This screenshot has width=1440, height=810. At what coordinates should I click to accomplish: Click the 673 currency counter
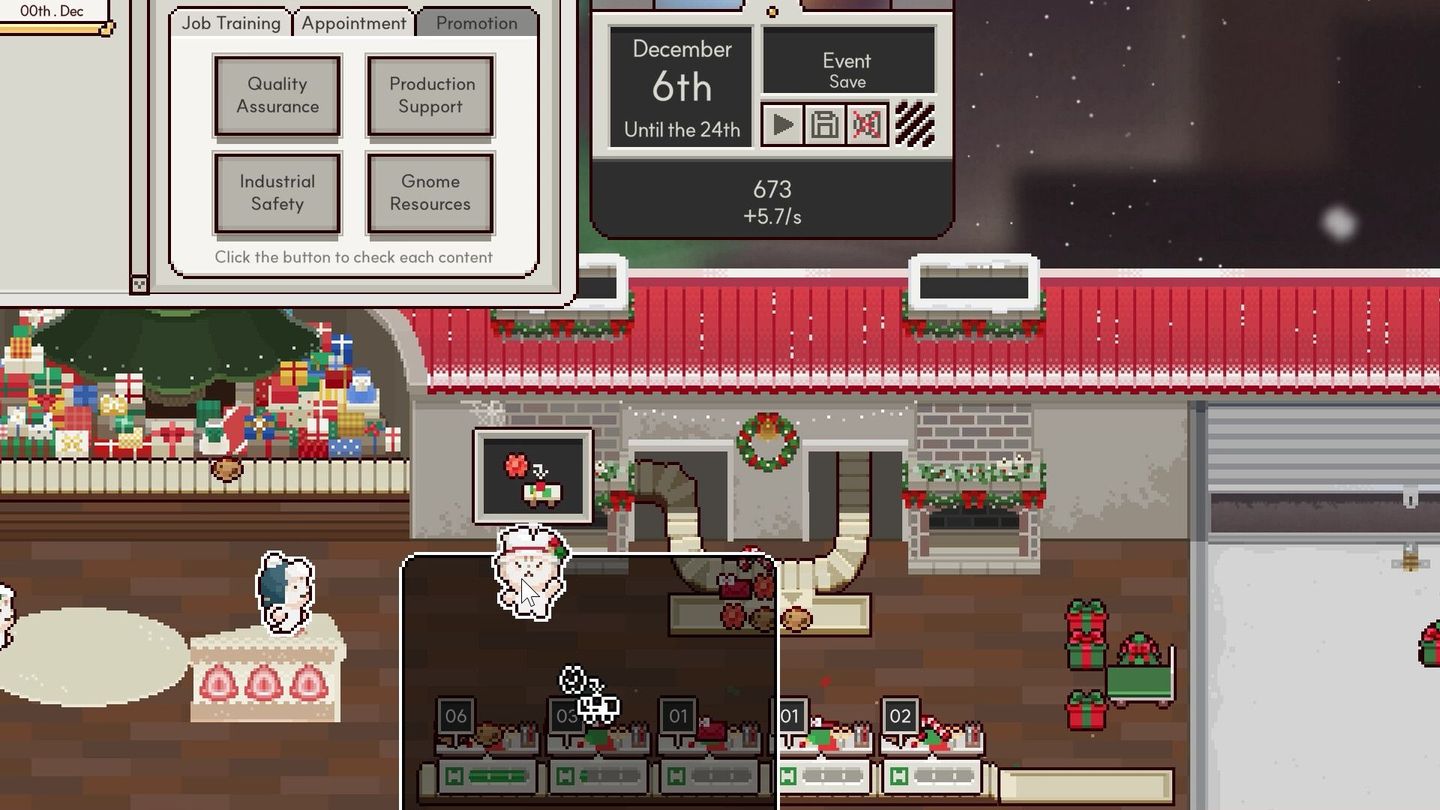click(772, 190)
